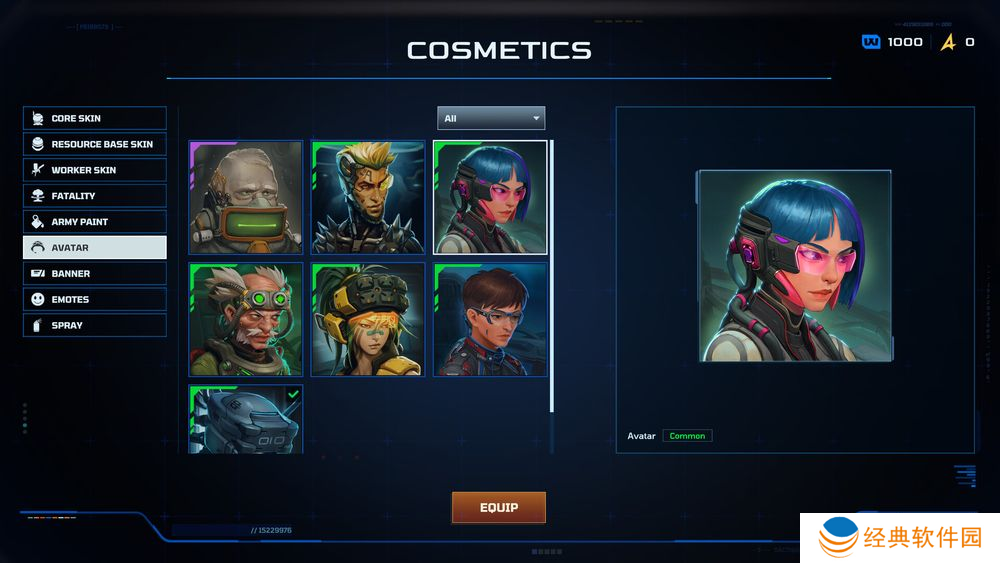The height and width of the screenshot is (563, 1000).
Task: Select the yellow helmet girl avatar
Action: [368, 320]
